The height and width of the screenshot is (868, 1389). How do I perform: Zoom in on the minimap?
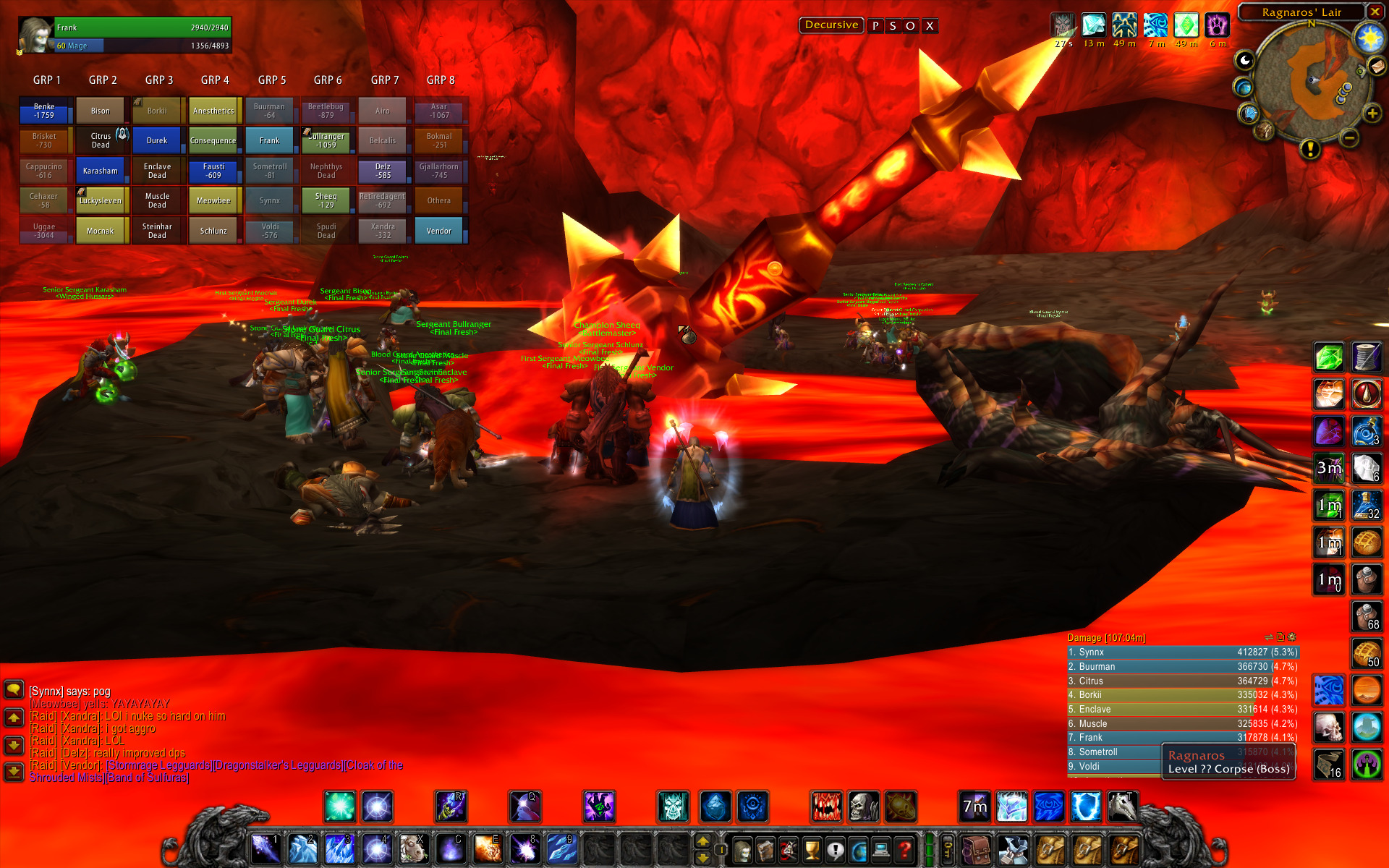point(1372,114)
